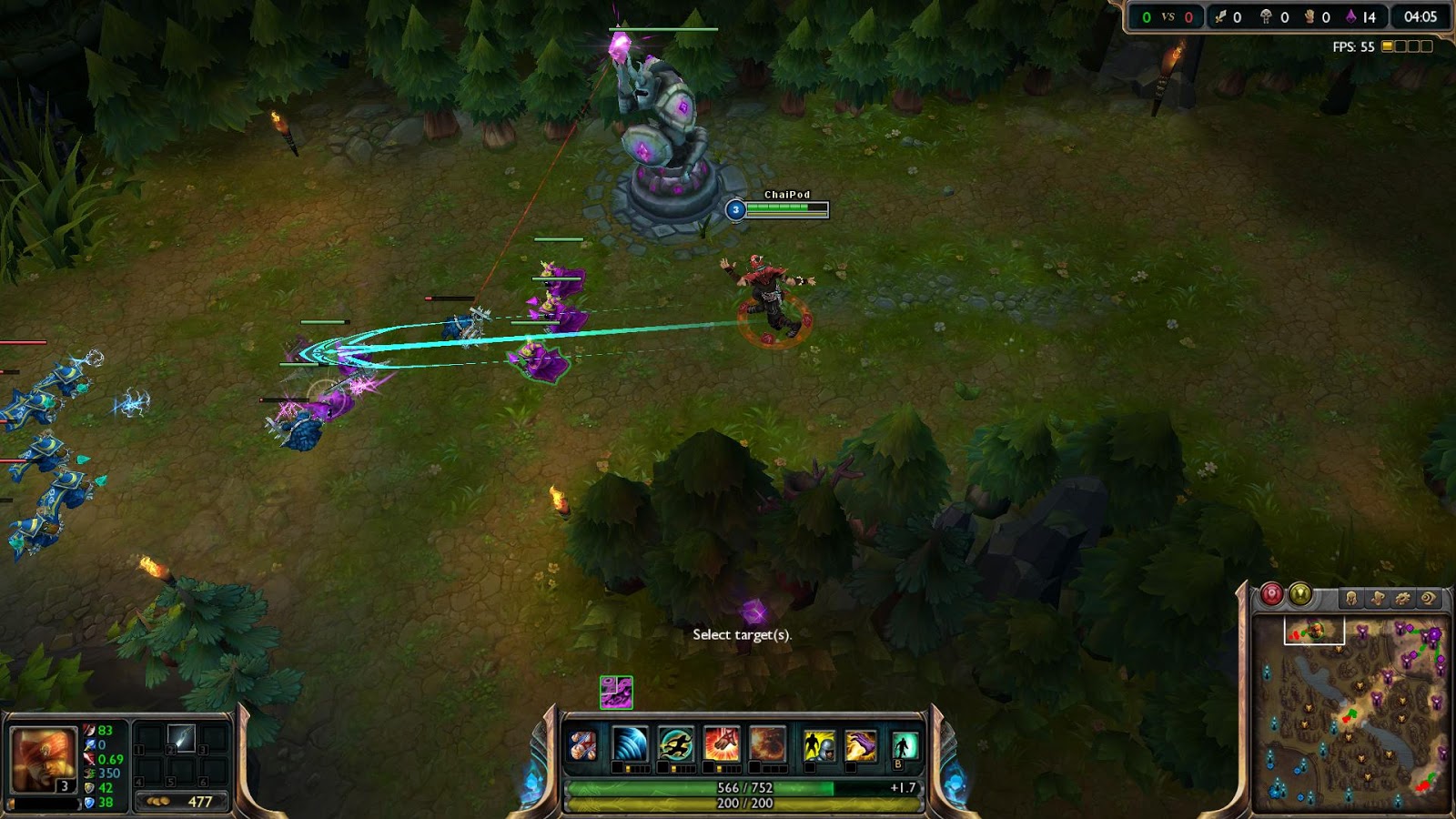The width and height of the screenshot is (1456, 819).
Task: Toggle the yellow camera lock orb
Action: [x=1299, y=597]
